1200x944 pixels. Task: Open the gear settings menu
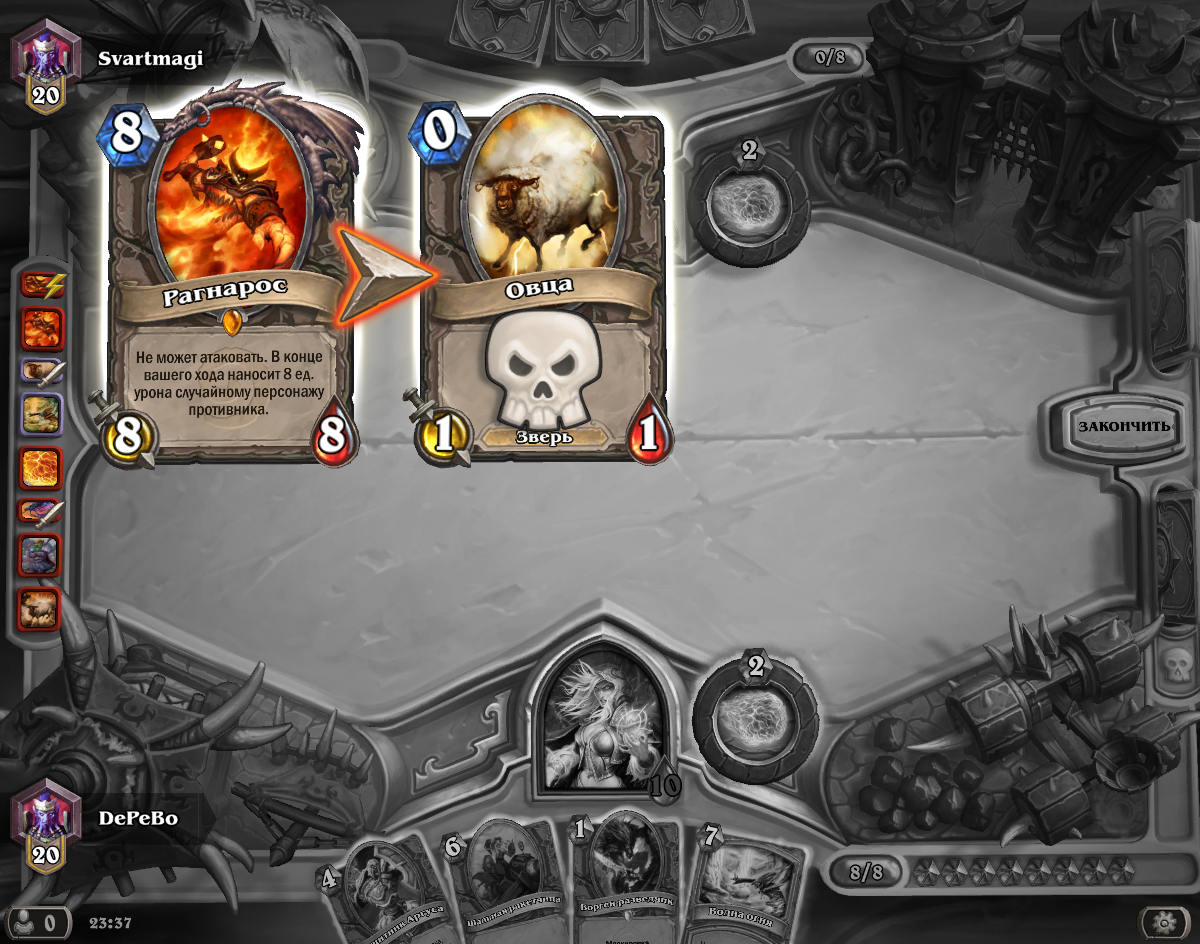tap(1164, 921)
